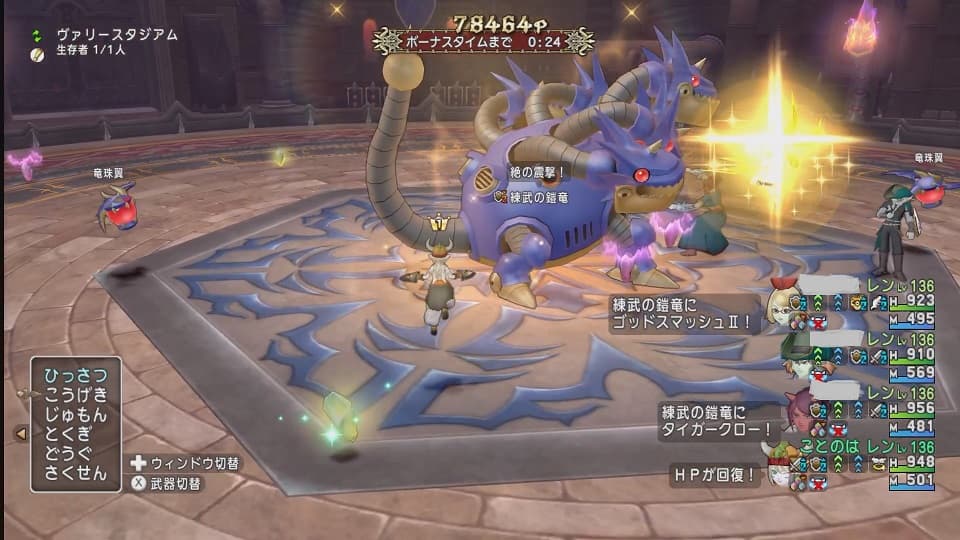Open the とくぎ skills command
This screenshot has width=960, height=540.
(x=75, y=434)
